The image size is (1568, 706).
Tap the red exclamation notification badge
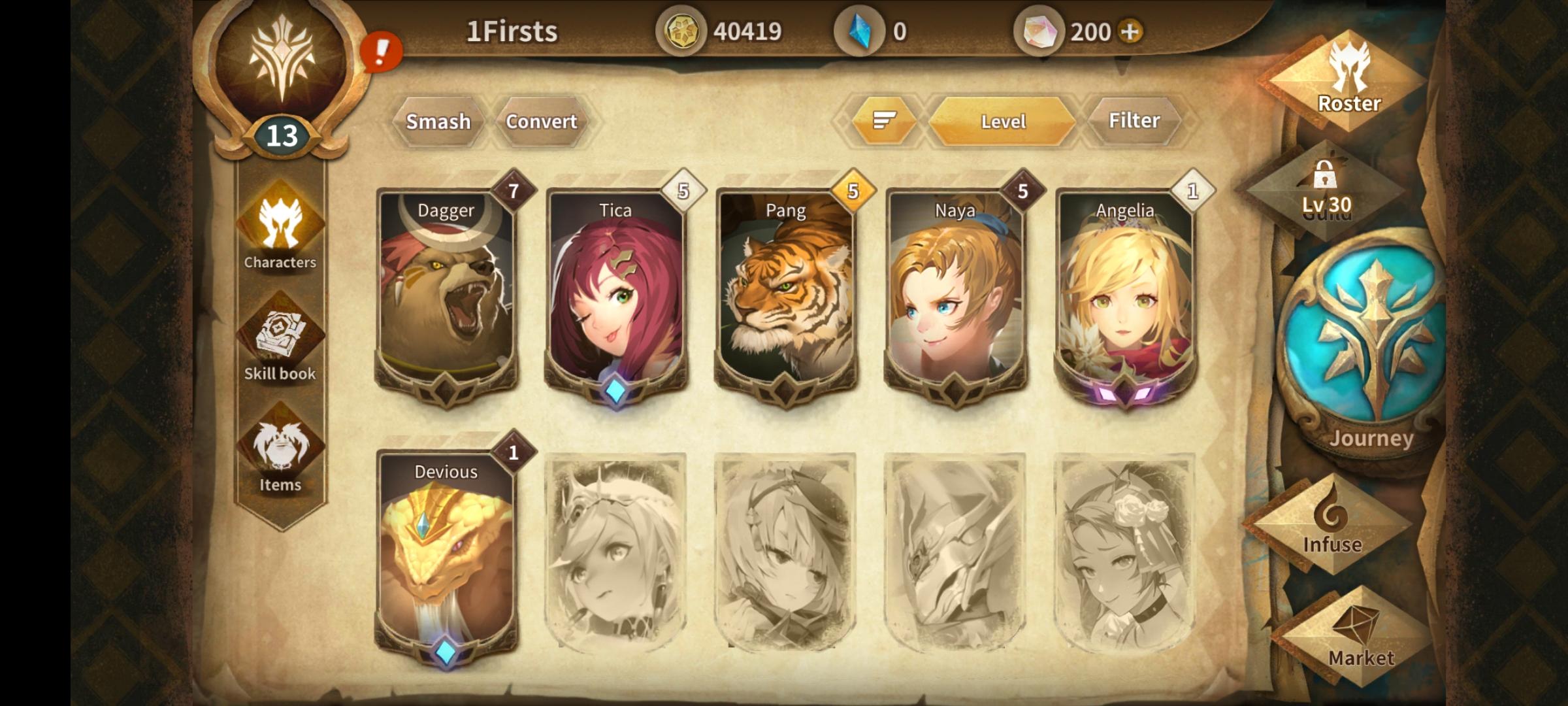click(x=381, y=52)
